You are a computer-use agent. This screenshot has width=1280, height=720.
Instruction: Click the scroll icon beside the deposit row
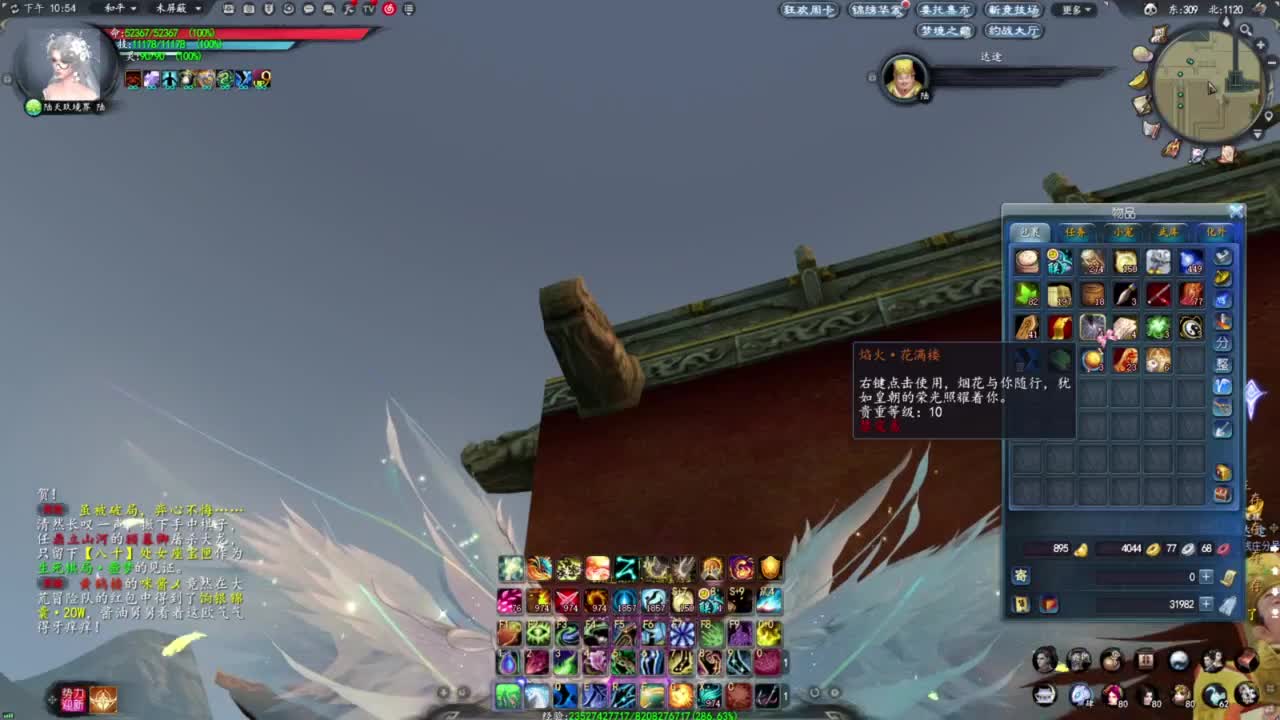coord(1229,579)
